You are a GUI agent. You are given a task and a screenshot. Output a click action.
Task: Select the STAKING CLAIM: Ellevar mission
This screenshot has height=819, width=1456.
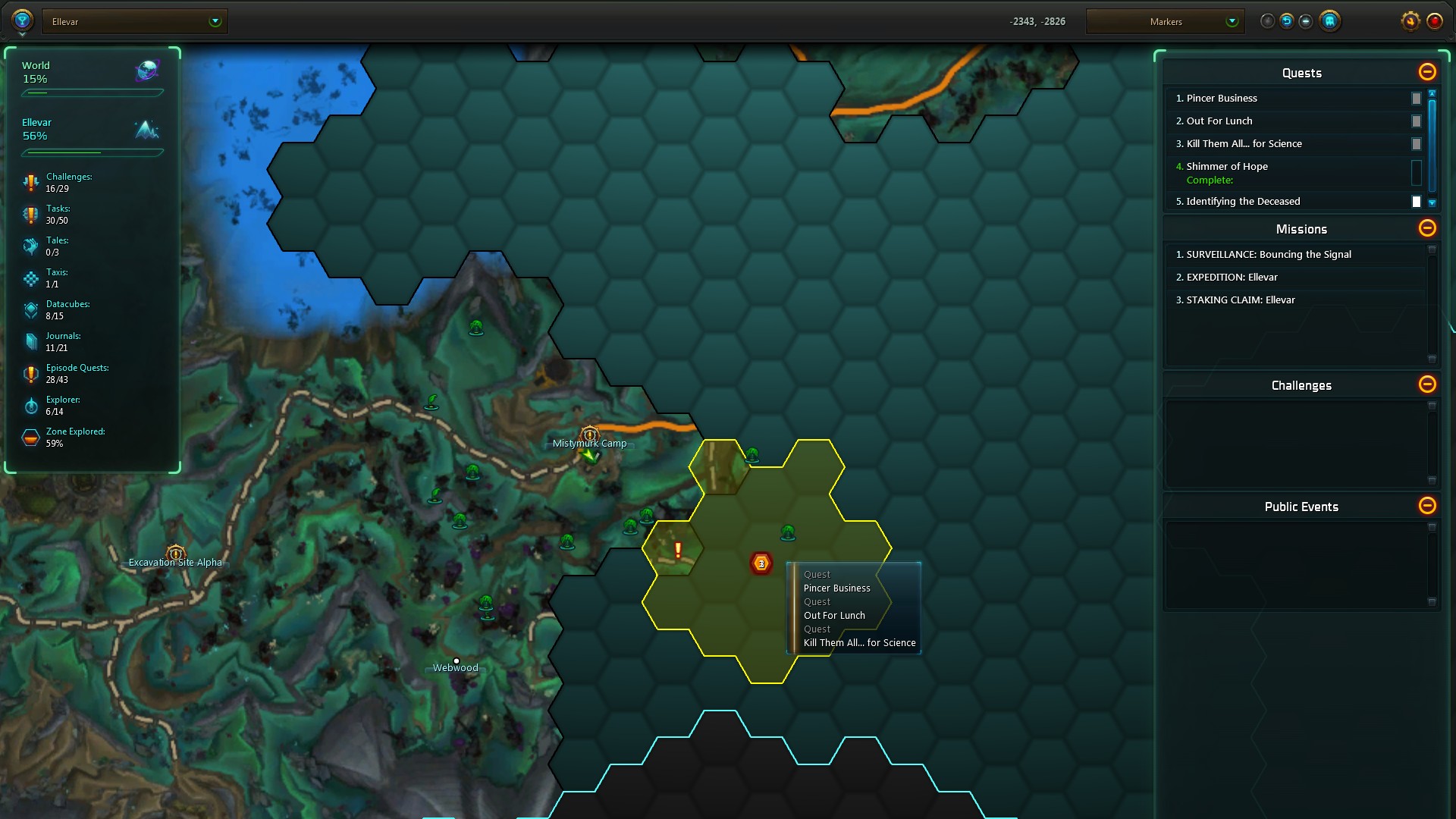coord(1241,300)
